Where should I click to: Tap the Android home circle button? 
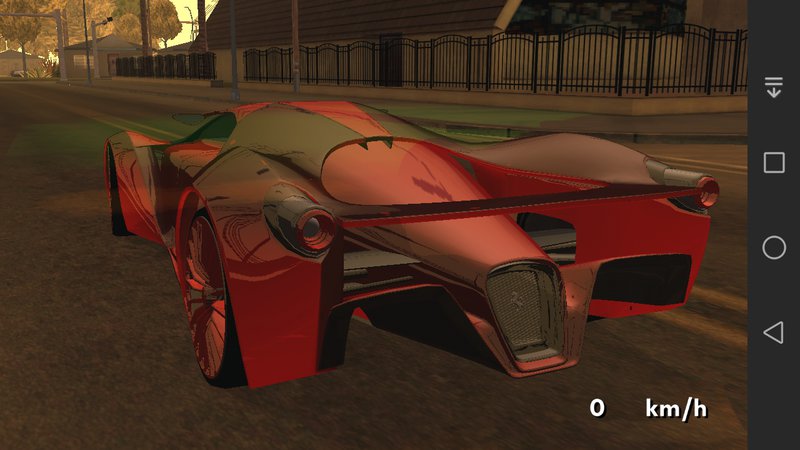coord(774,248)
